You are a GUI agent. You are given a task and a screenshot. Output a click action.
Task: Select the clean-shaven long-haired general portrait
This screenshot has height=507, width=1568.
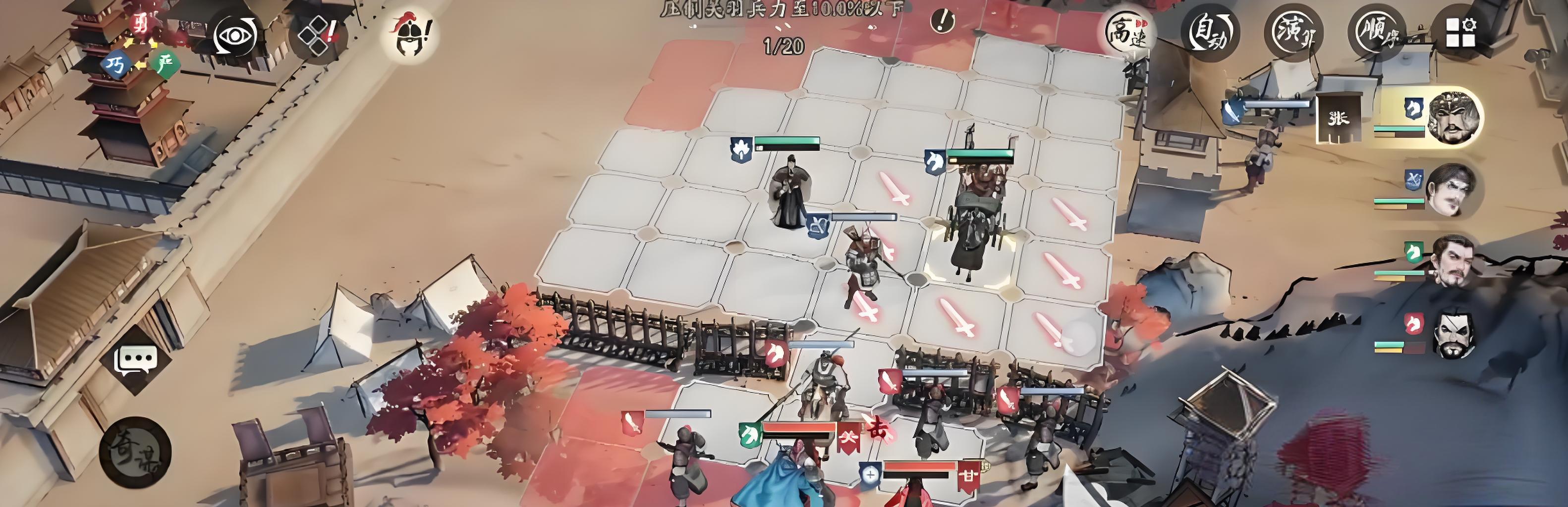pyautogui.click(x=1451, y=189)
